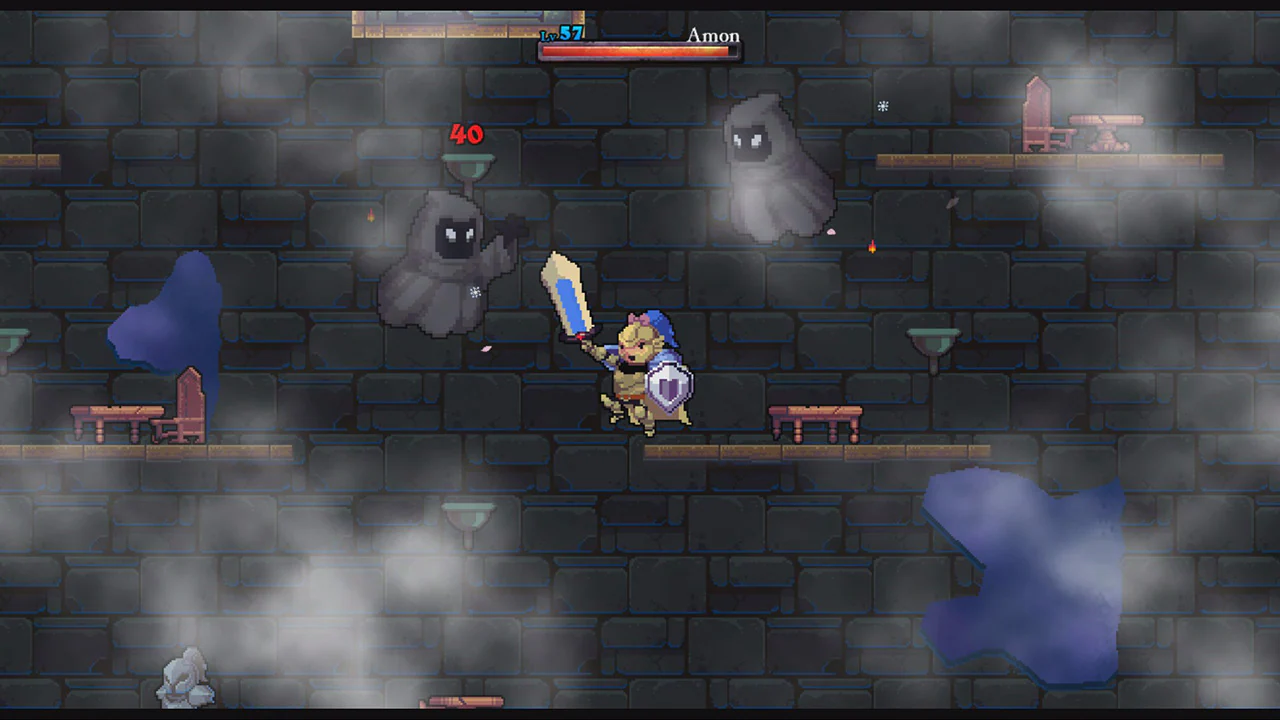
Task: Click the Lv 57 level badge
Action: (560, 34)
